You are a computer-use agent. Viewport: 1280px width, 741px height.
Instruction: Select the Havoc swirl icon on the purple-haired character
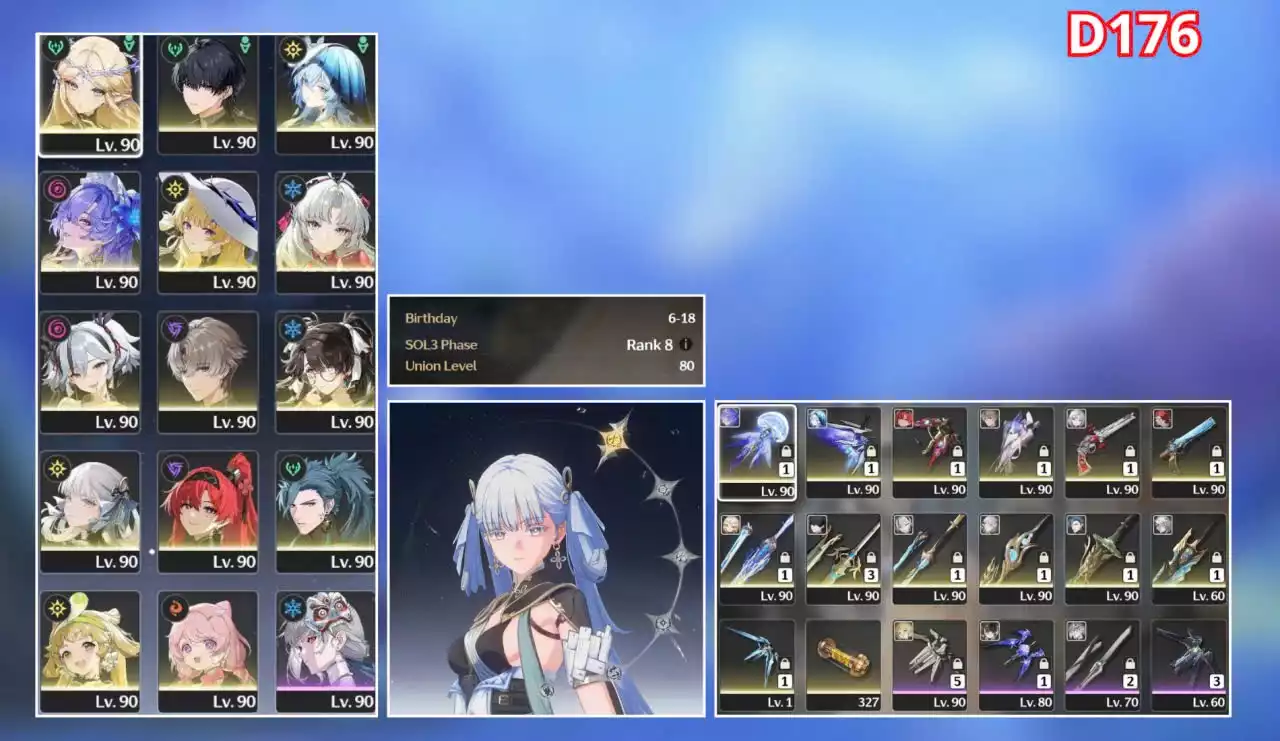click(55, 189)
